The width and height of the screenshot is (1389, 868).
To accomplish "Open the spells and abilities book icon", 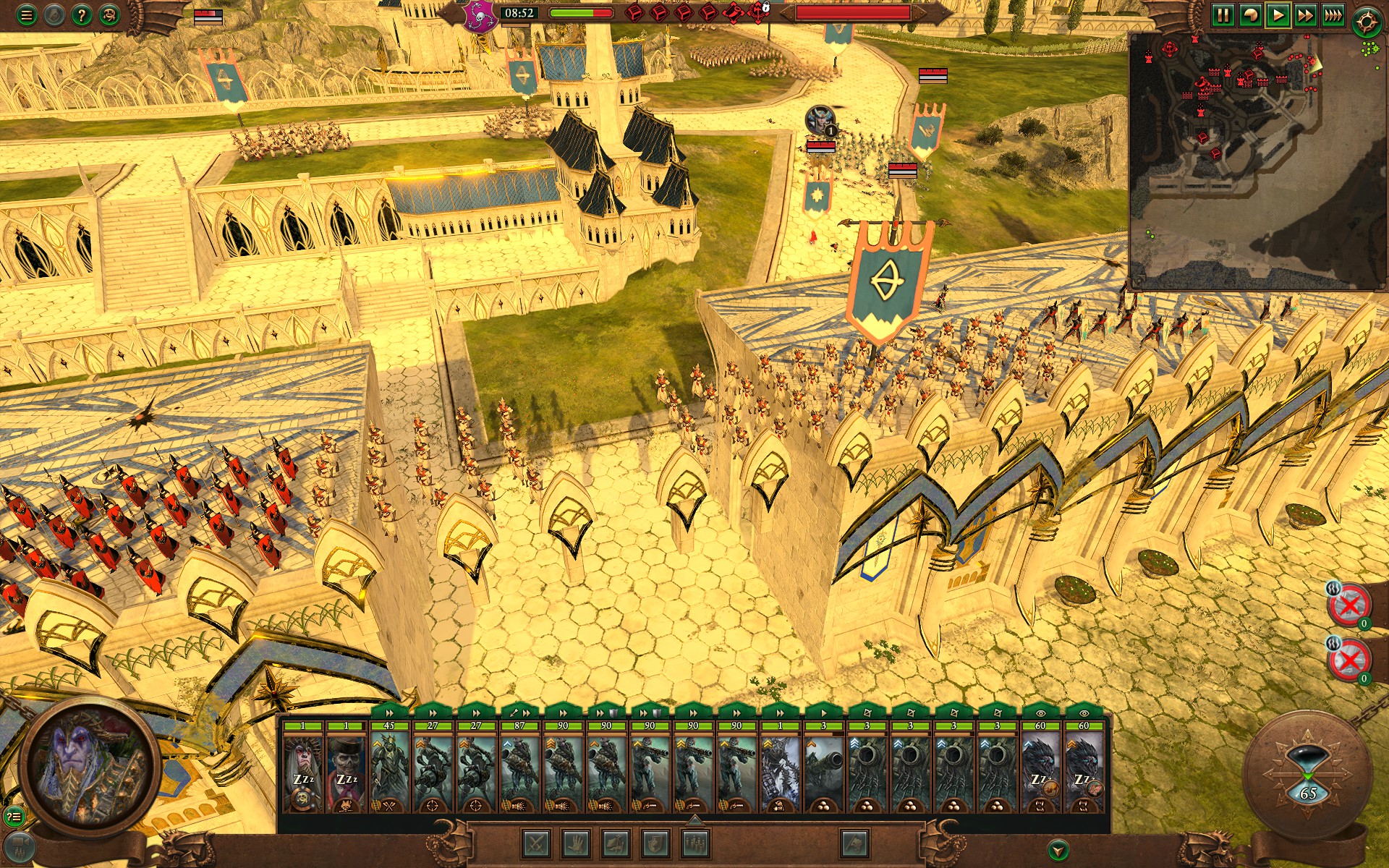I will [616, 843].
